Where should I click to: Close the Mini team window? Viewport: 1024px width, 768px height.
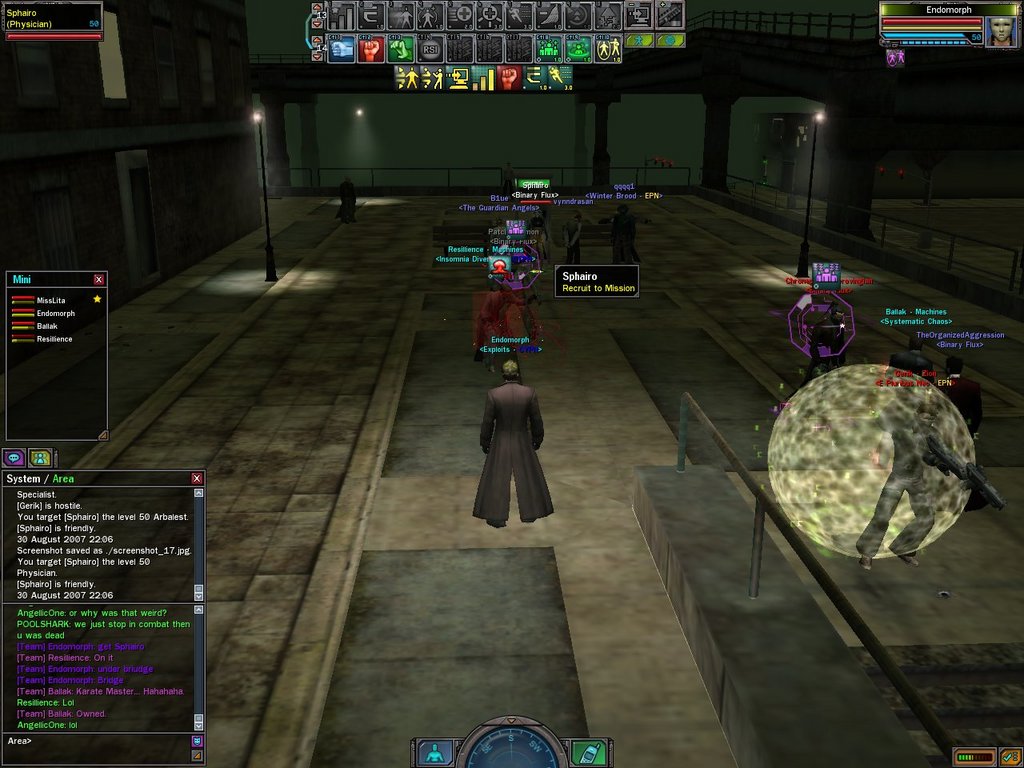[99, 280]
